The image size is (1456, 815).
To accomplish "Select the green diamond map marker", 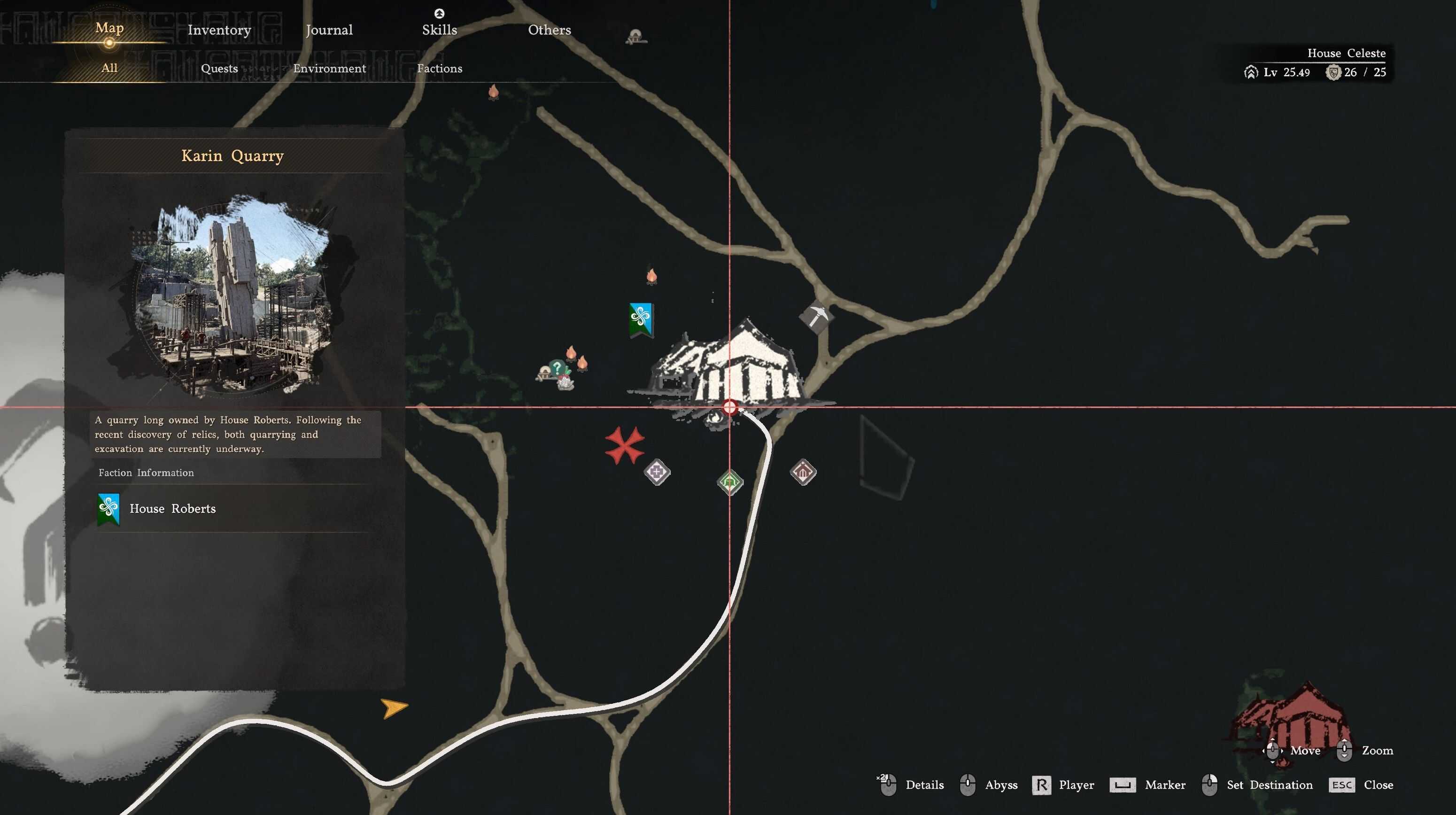I will [x=730, y=482].
